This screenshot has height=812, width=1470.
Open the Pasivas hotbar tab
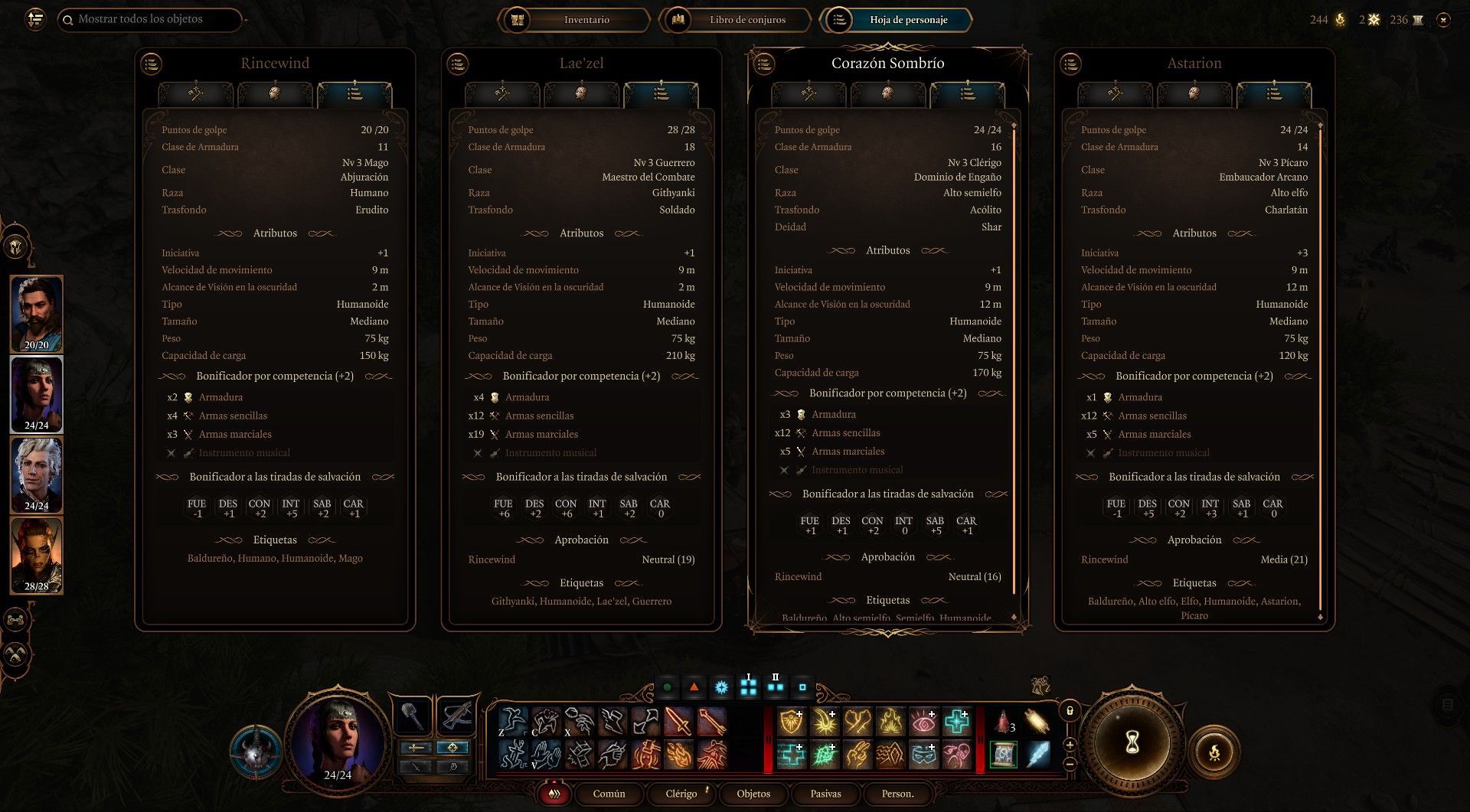click(825, 794)
